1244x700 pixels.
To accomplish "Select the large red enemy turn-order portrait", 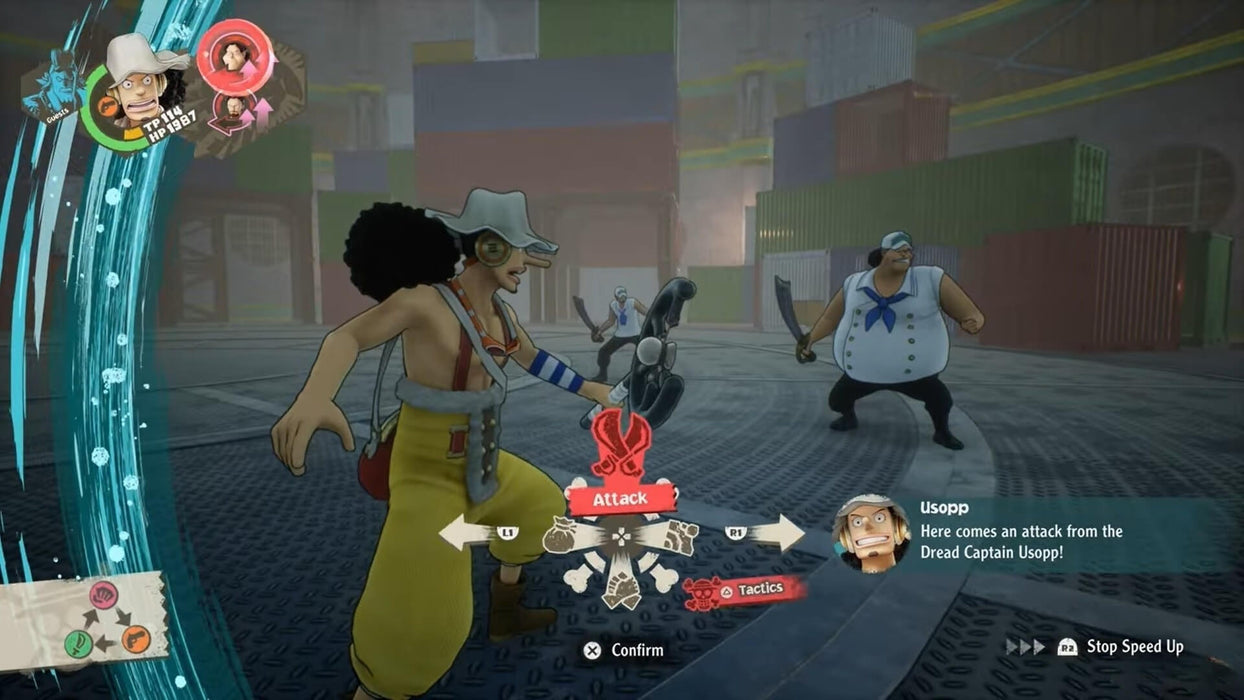I will [x=235, y=55].
